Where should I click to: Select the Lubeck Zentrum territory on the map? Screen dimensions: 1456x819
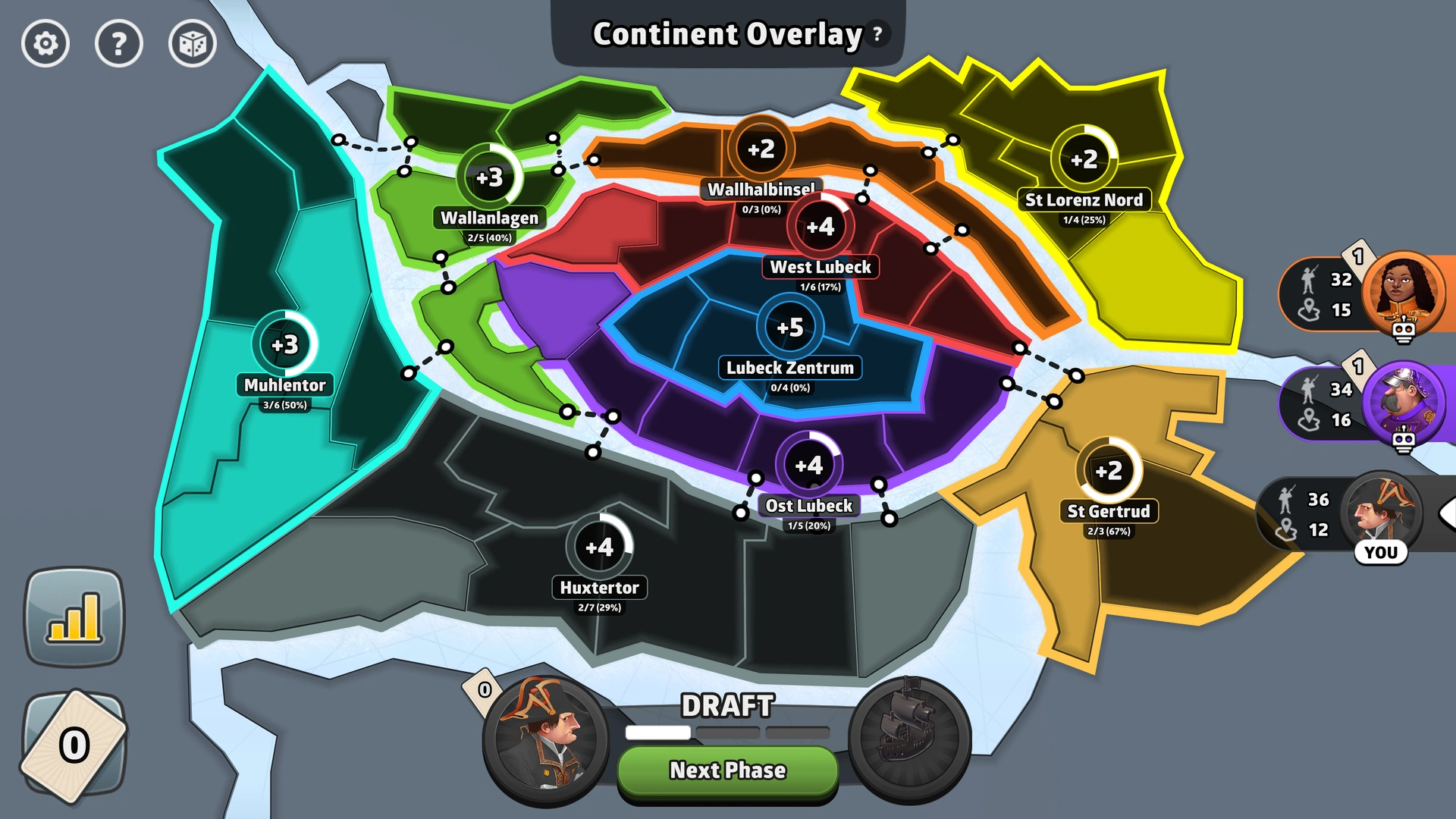[x=789, y=368]
